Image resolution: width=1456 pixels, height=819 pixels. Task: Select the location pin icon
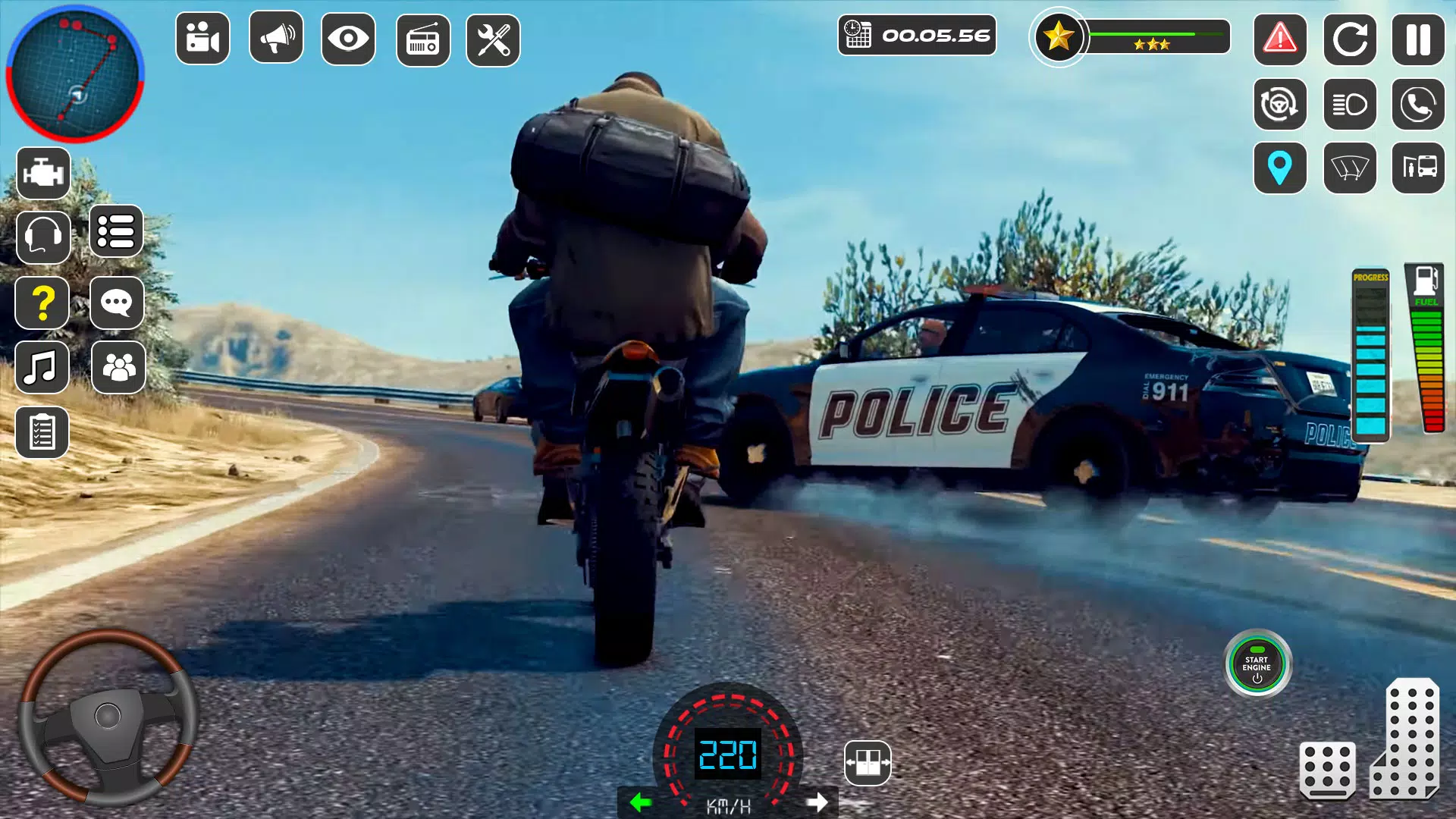1280,169
